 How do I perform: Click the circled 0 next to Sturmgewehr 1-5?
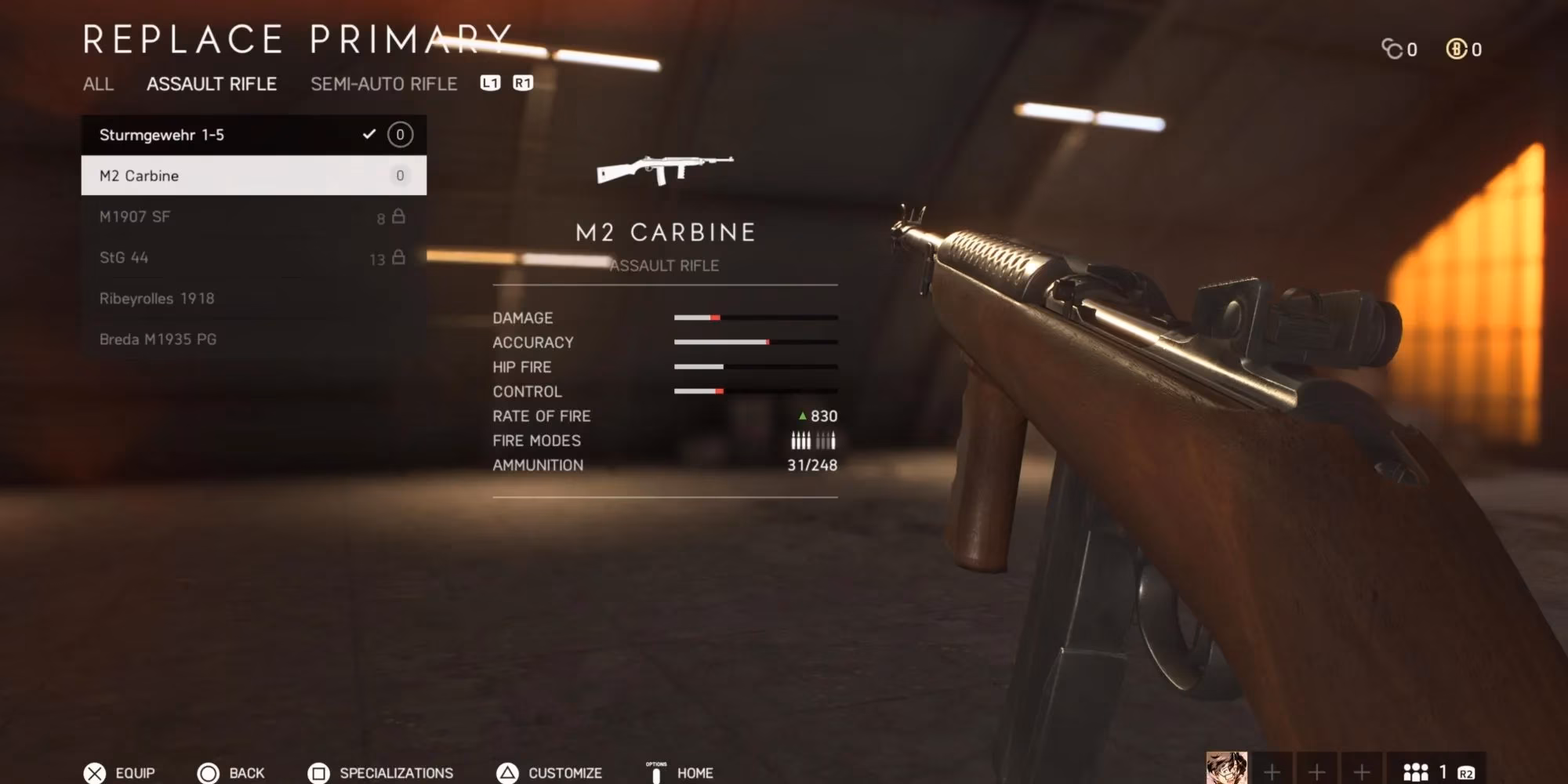(x=400, y=135)
